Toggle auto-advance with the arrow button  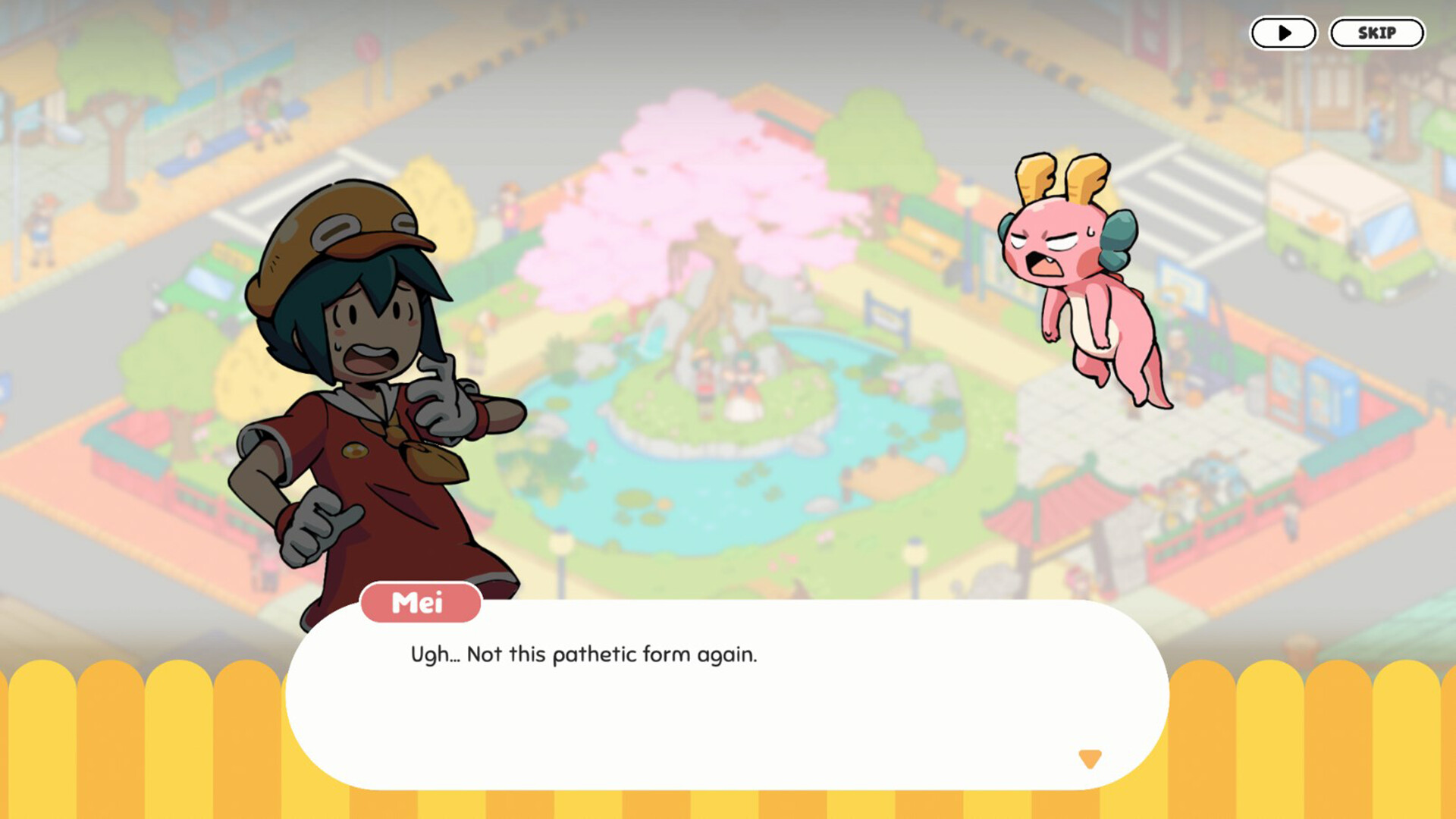(1283, 33)
